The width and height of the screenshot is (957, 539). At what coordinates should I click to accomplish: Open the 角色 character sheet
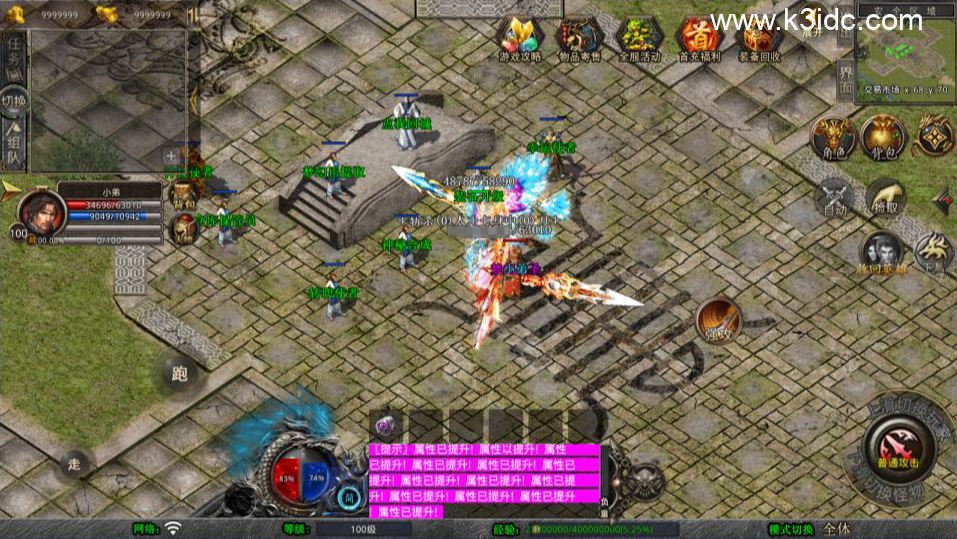point(832,138)
